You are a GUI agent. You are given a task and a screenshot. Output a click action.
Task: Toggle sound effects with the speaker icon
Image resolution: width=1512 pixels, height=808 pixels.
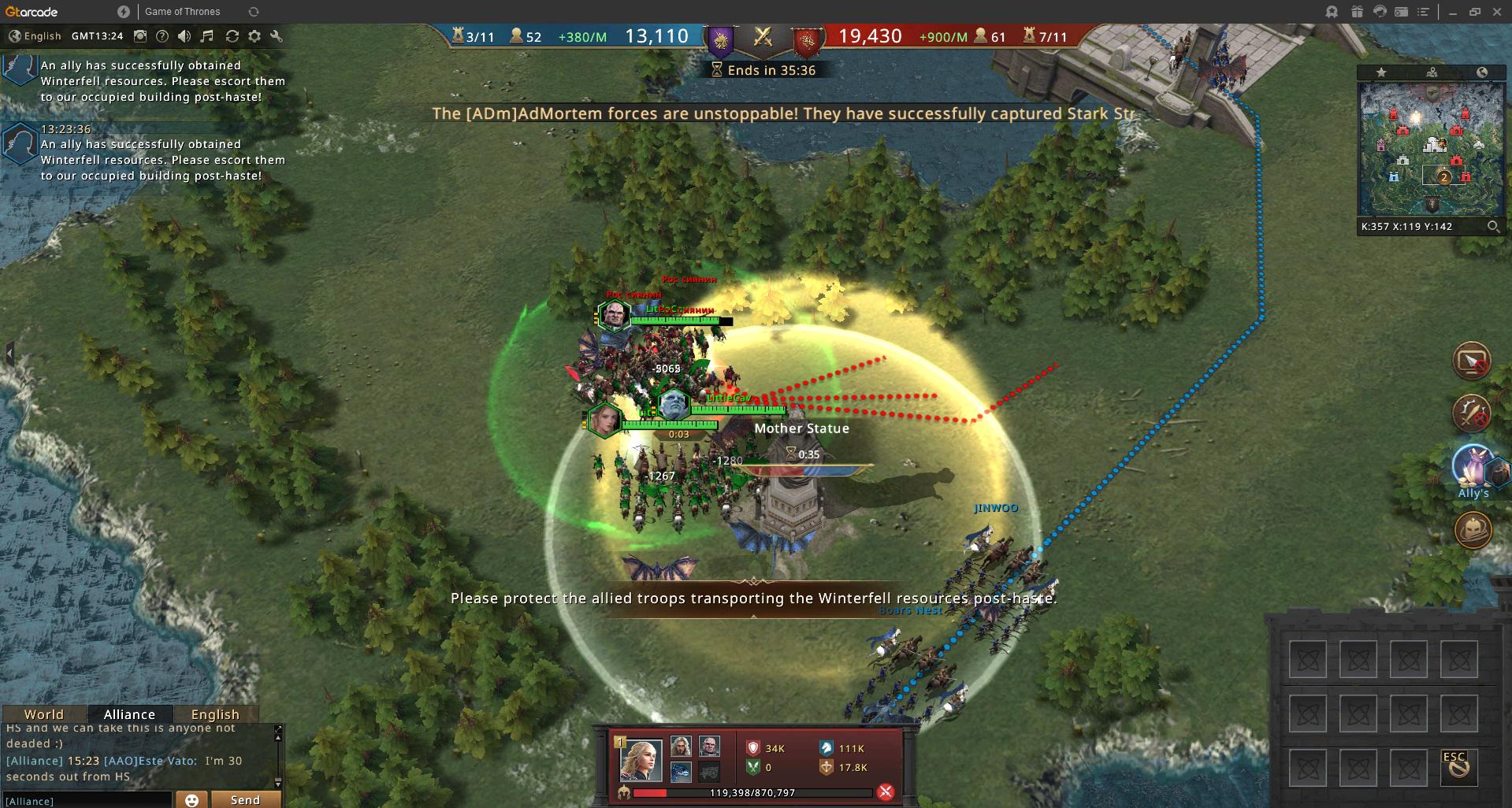point(184,36)
